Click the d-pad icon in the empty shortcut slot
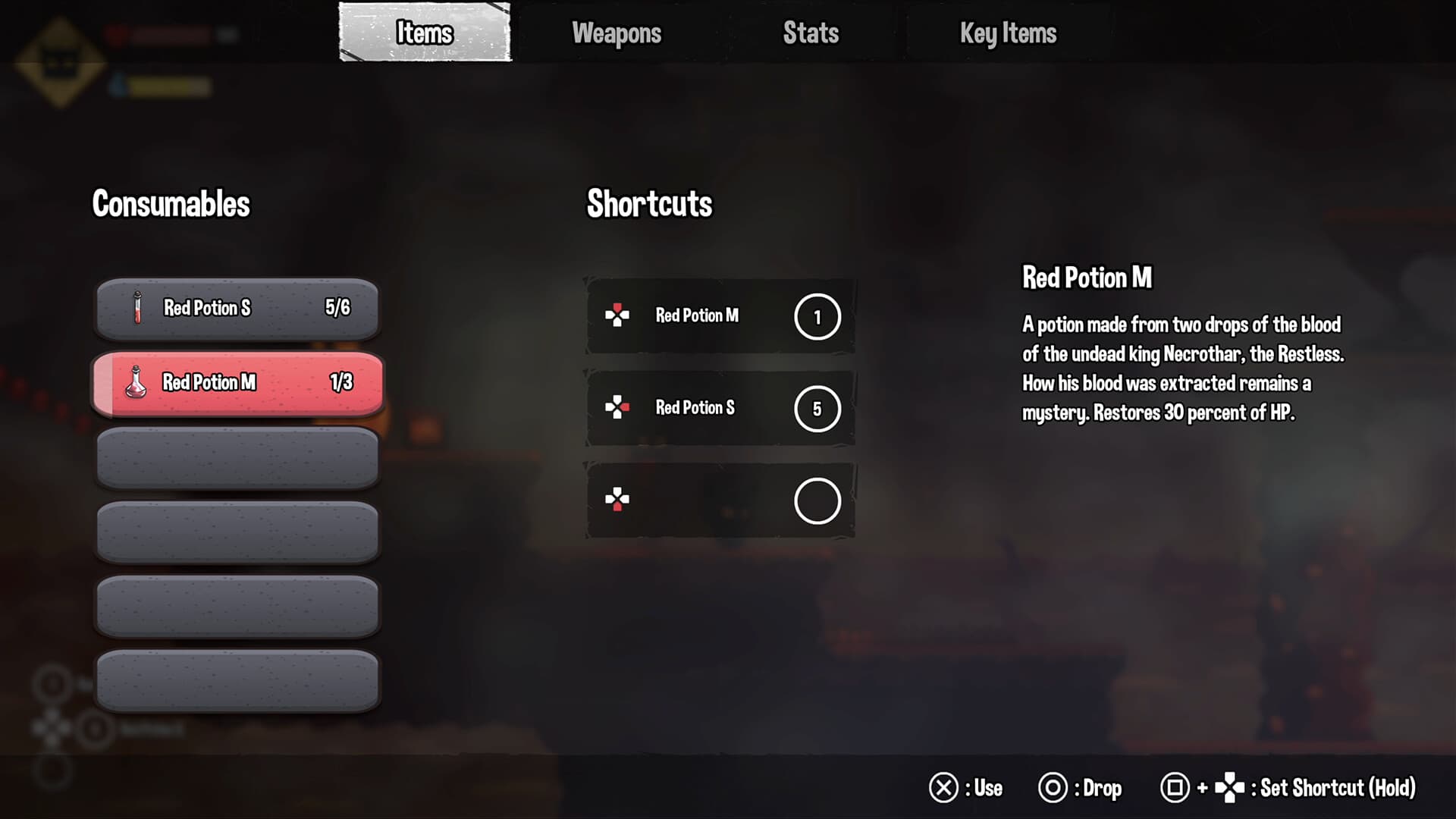 tap(619, 500)
